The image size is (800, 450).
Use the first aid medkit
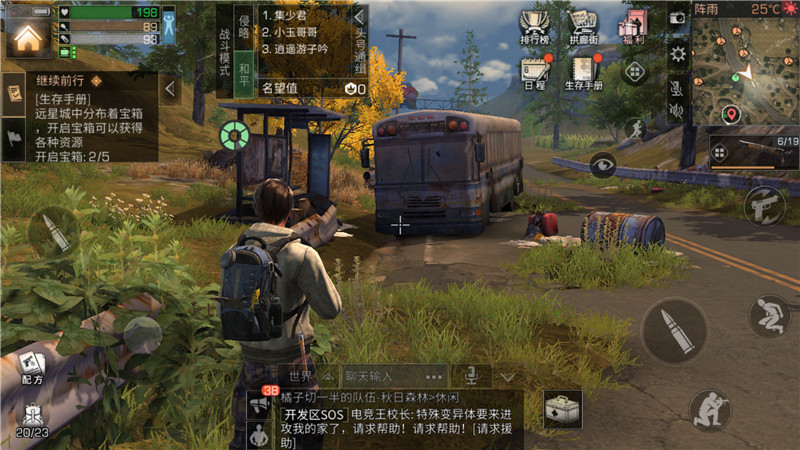(x=563, y=408)
